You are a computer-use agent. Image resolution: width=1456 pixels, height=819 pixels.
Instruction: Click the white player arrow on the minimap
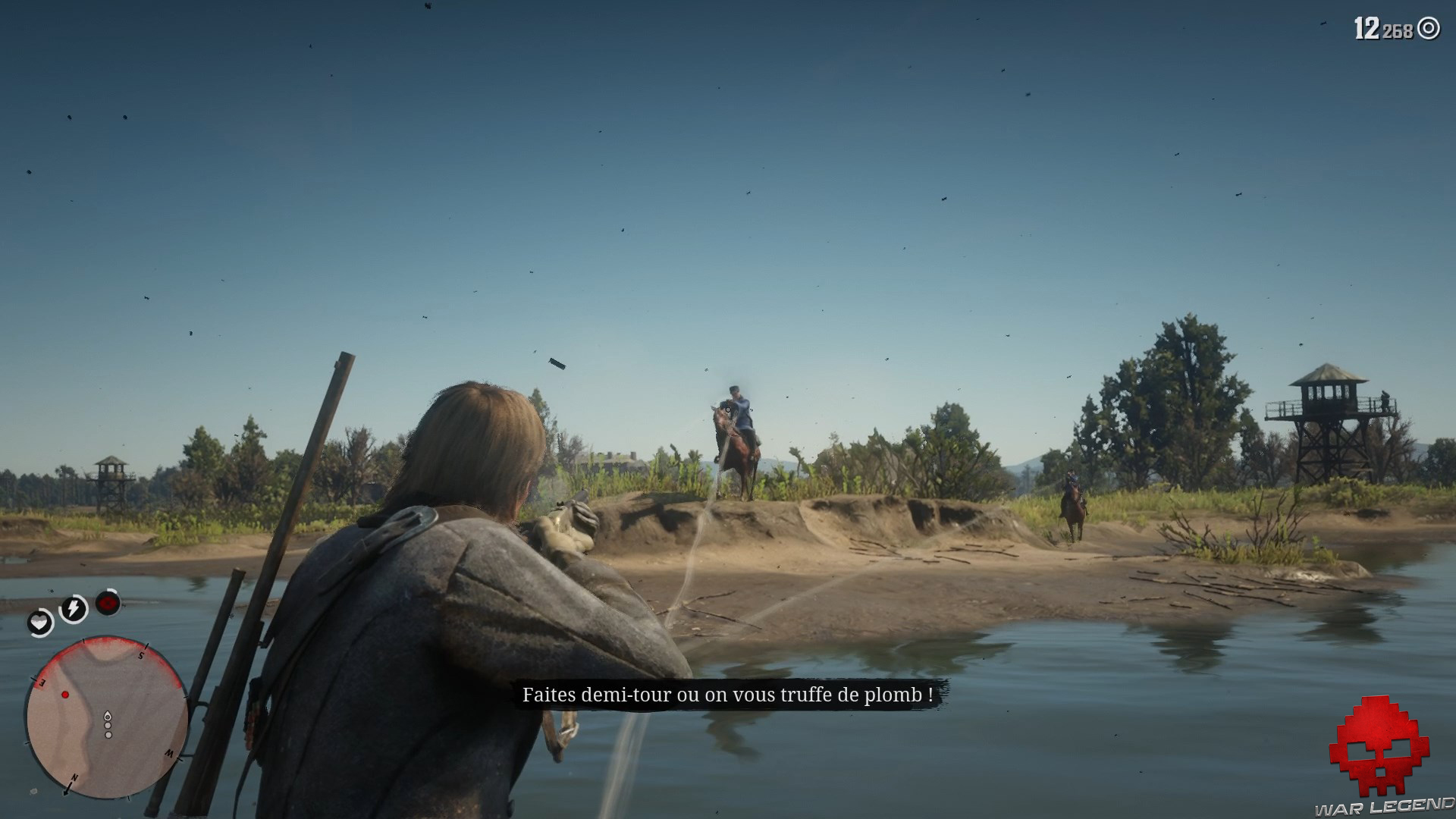108,717
